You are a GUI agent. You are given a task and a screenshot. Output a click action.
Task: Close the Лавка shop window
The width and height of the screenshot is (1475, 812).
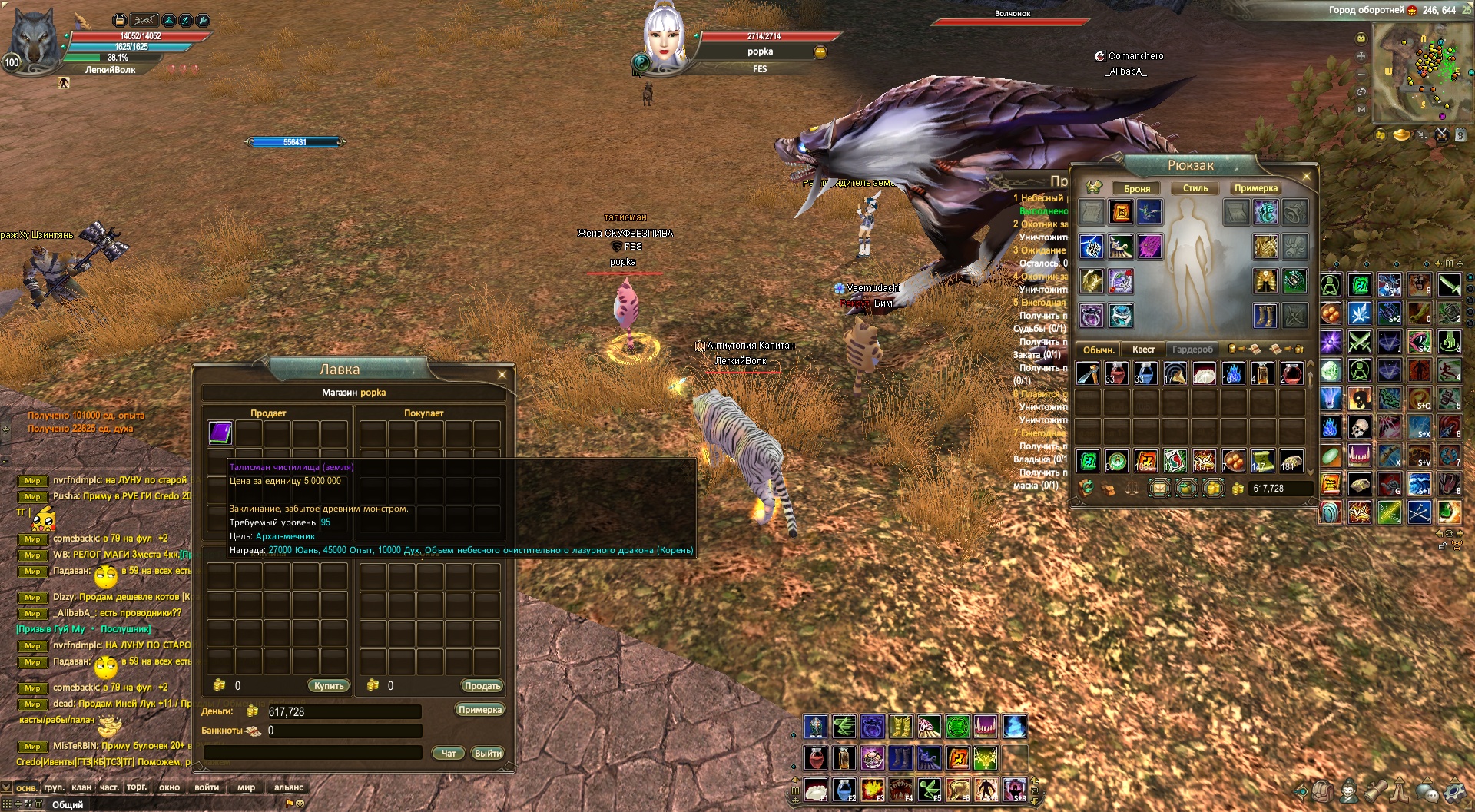coord(502,375)
